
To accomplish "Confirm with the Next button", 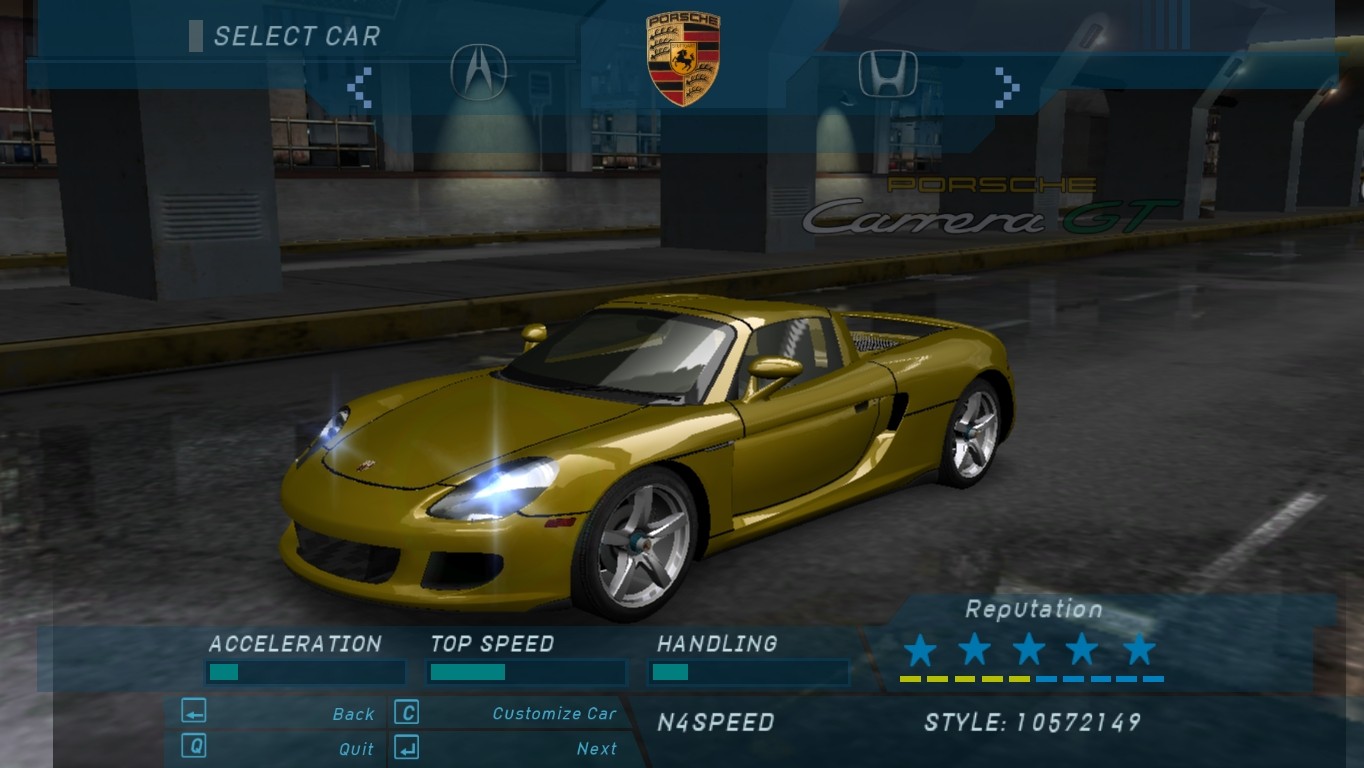I will tap(596, 748).
